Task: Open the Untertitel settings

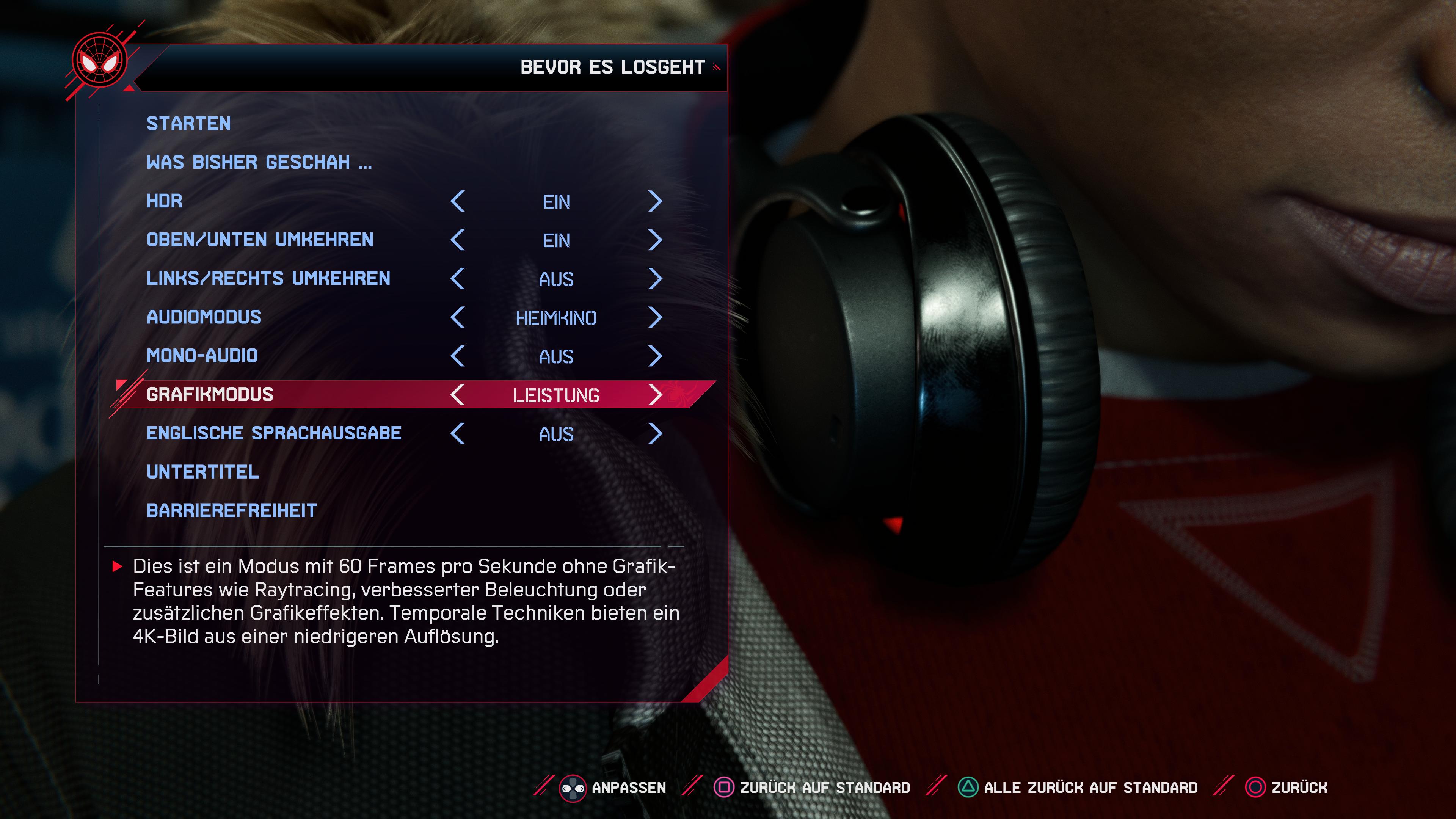Action: click(202, 472)
